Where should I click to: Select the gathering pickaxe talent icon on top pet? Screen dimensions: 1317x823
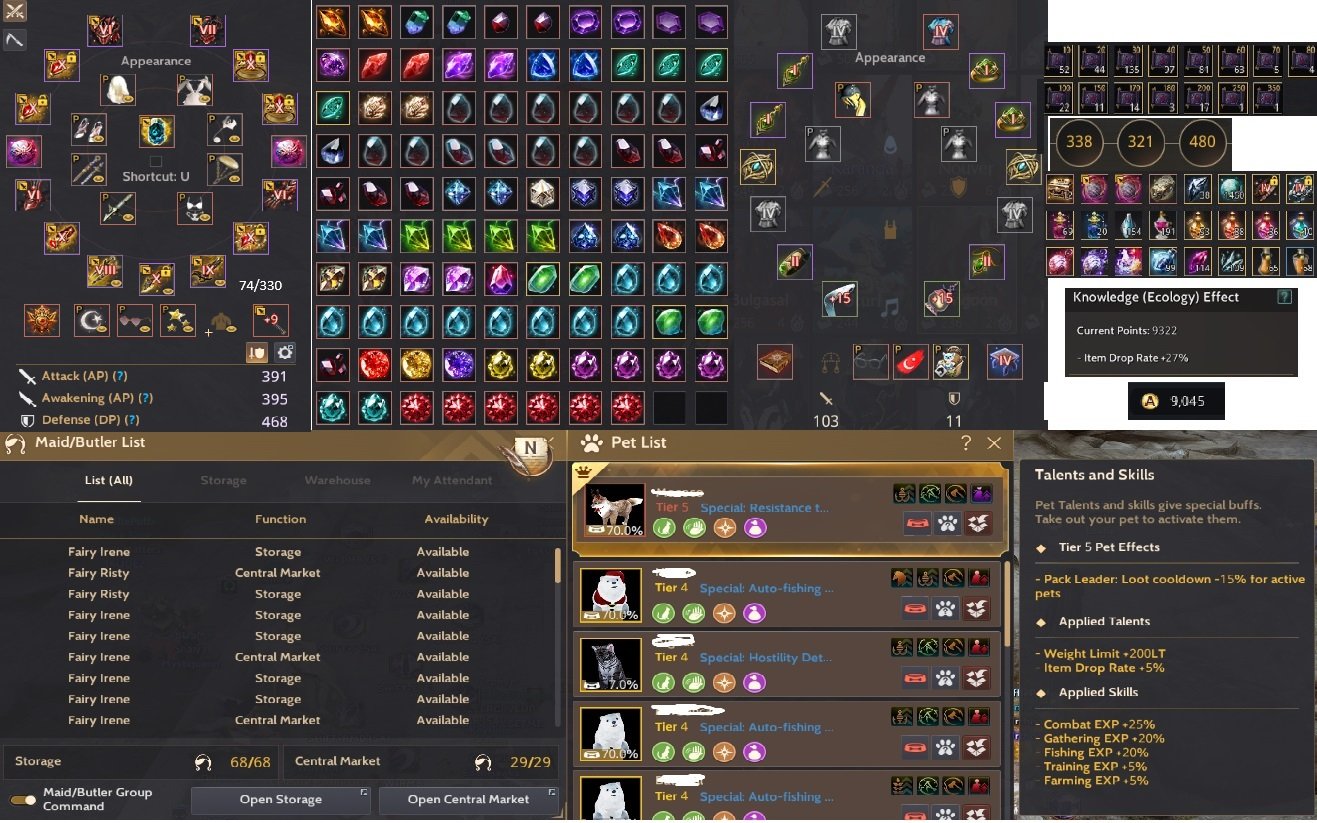point(930,493)
